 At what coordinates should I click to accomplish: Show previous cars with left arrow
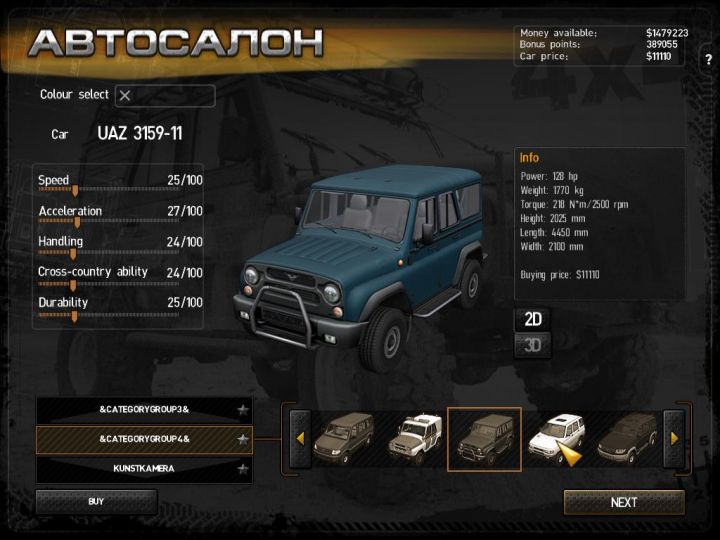point(299,438)
